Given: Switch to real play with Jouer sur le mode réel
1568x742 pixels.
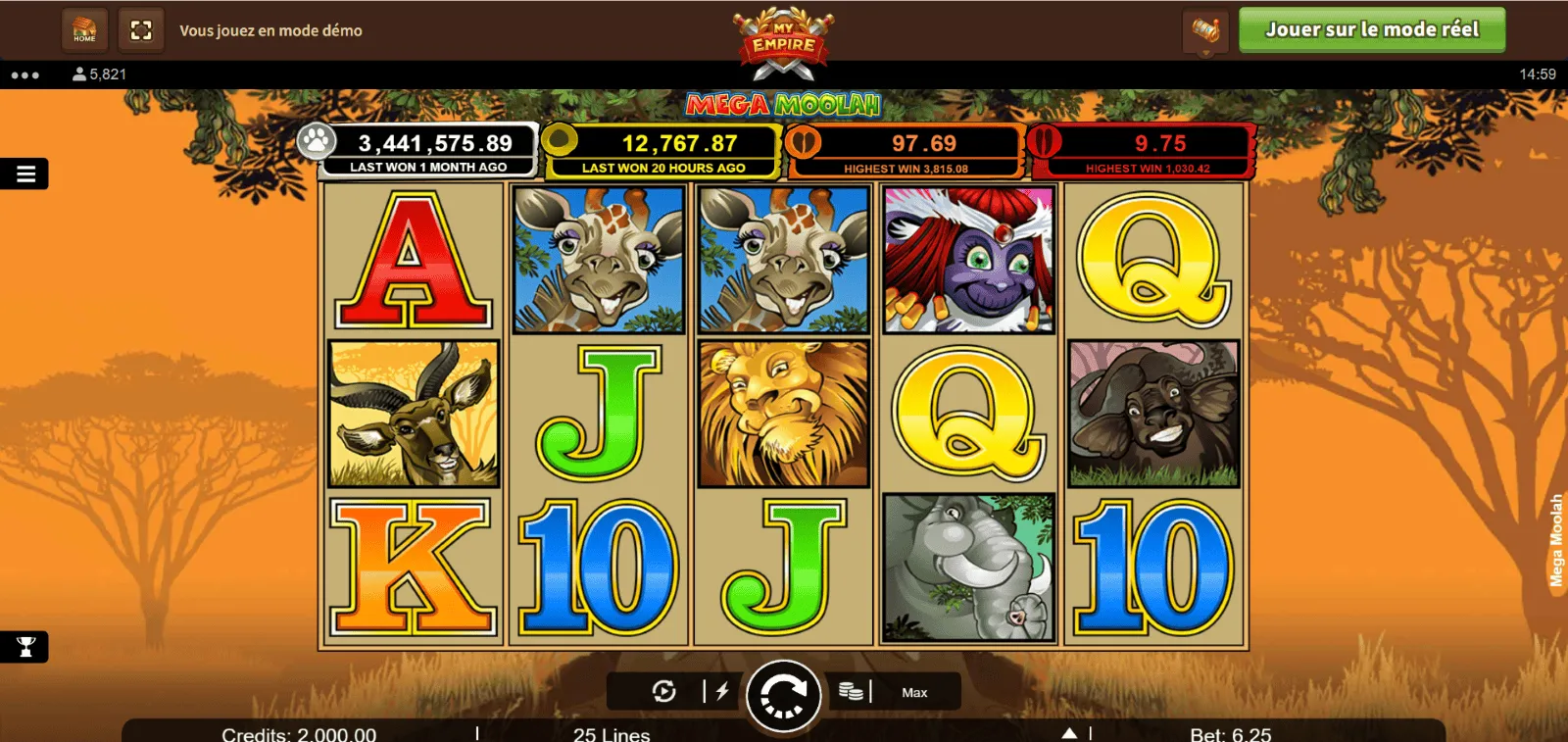Looking at the screenshot, I should click(x=1371, y=30).
